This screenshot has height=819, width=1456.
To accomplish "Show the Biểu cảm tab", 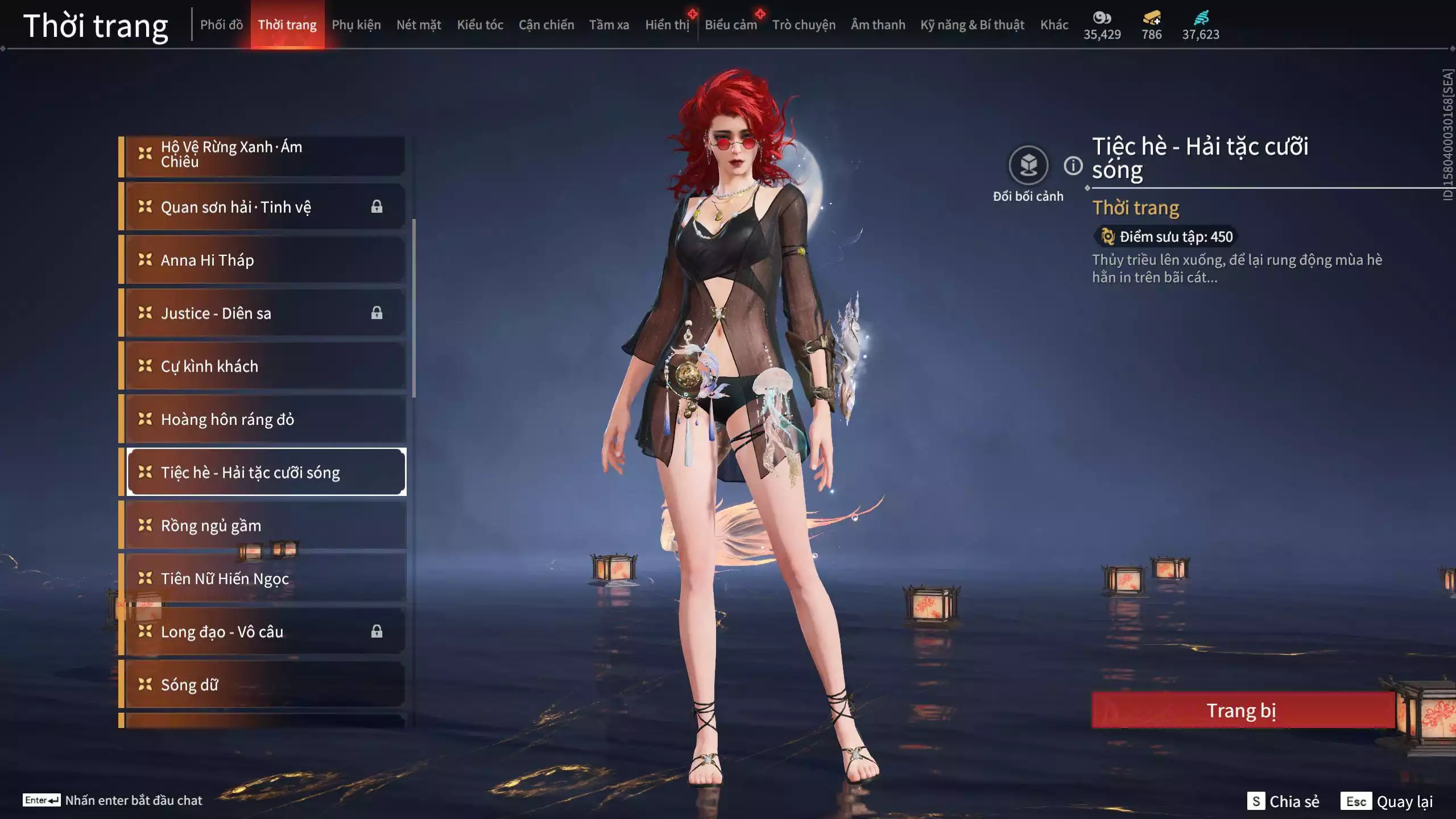I will pyautogui.click(x=731, y=25).
